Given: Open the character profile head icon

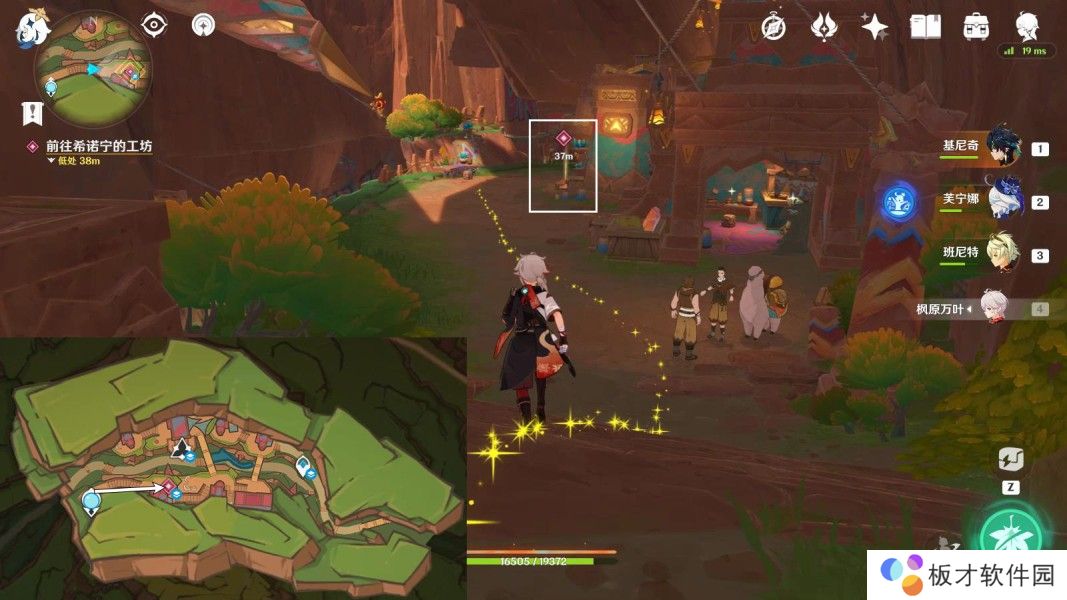Looking at the screenshot, I should tap(1027, 25).
